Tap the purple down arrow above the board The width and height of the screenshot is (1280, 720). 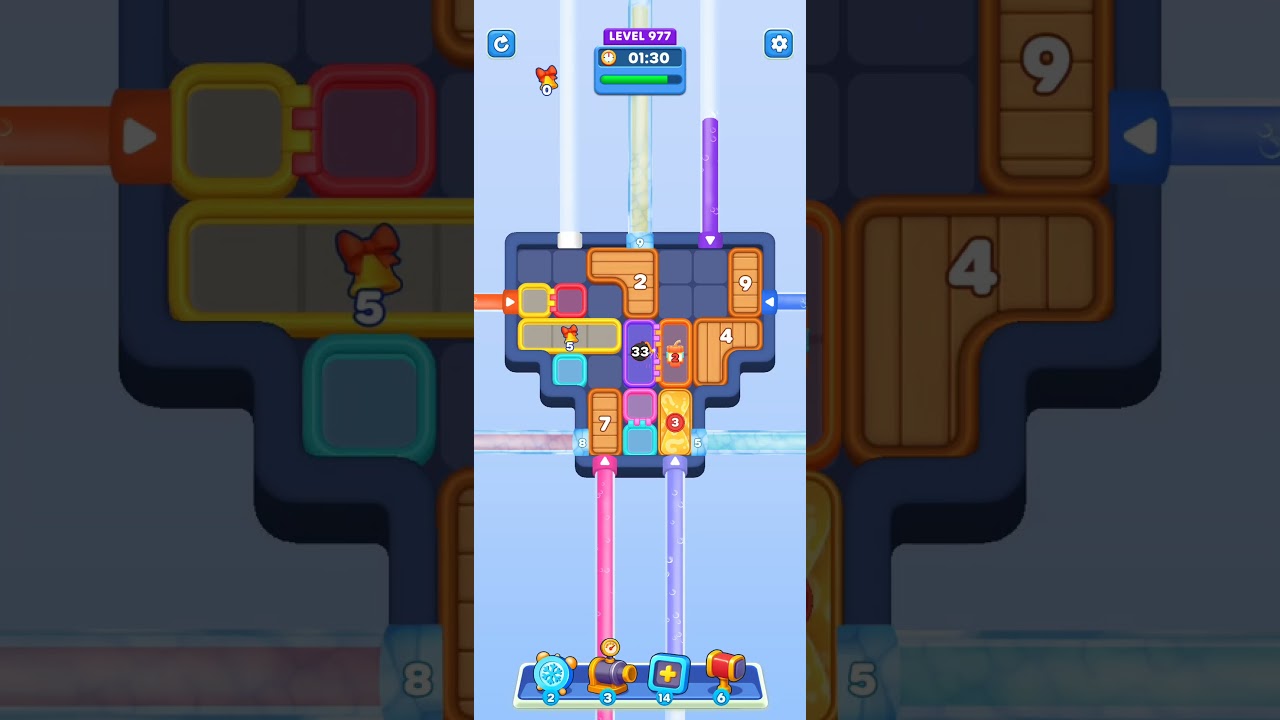[710, 238]
